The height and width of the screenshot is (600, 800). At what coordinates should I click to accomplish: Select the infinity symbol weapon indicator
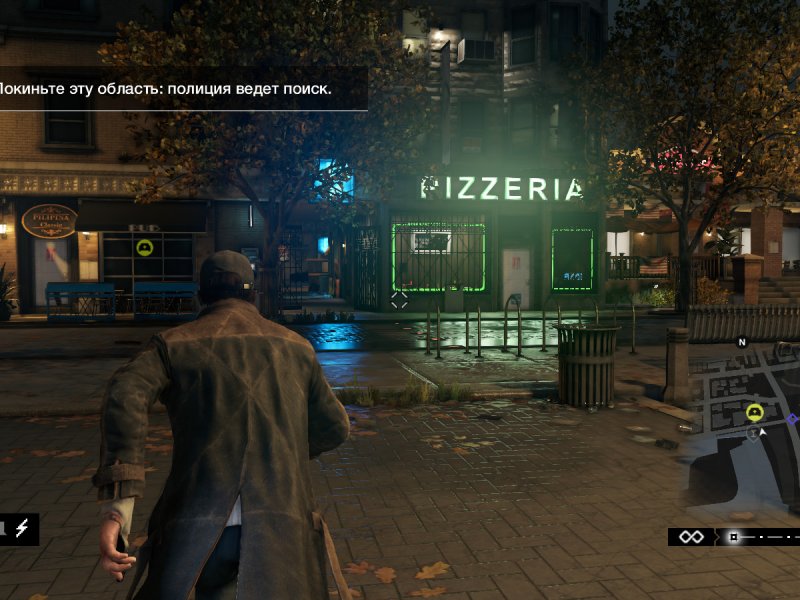691,537
